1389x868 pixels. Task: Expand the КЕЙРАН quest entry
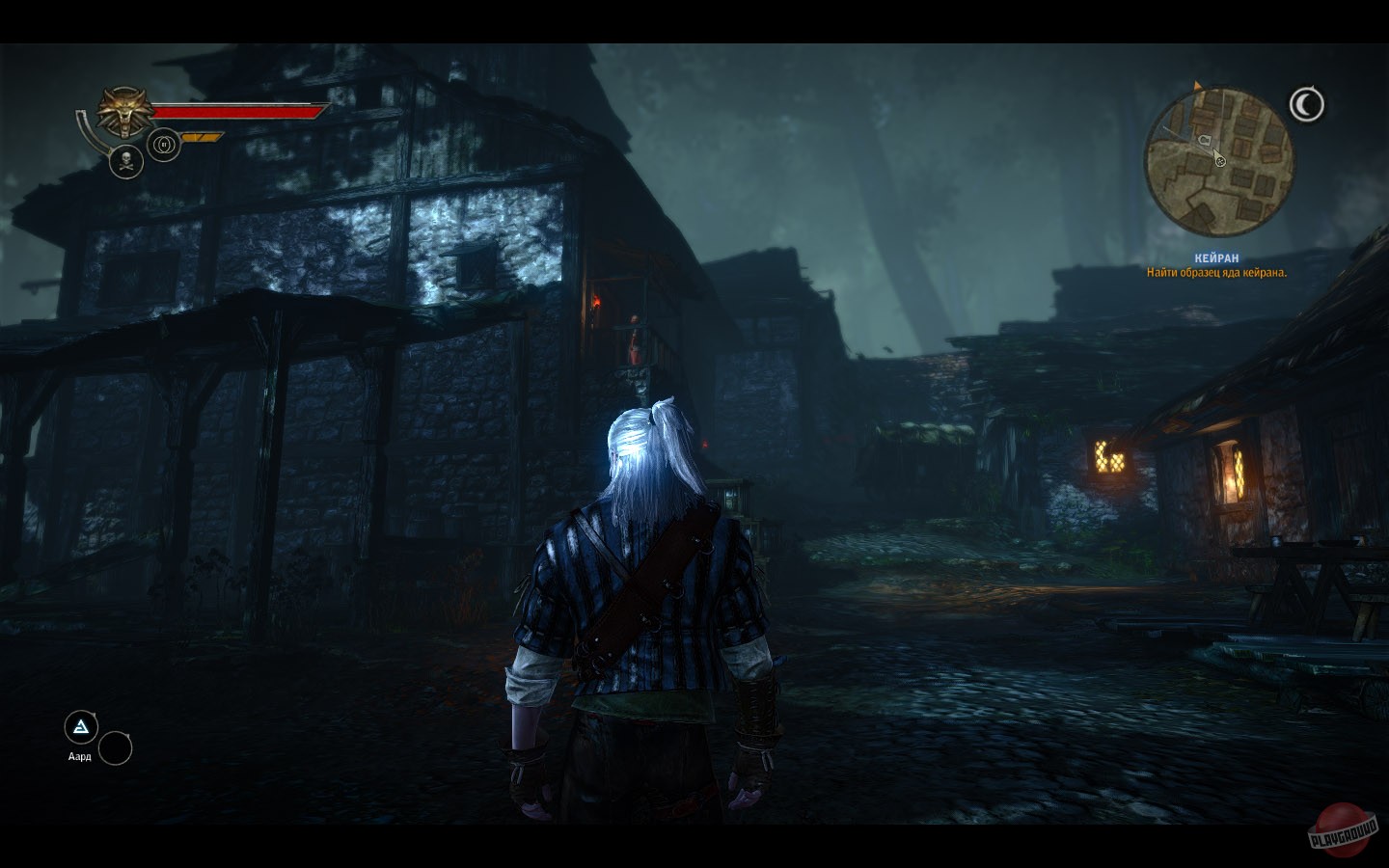[1214, 257]
